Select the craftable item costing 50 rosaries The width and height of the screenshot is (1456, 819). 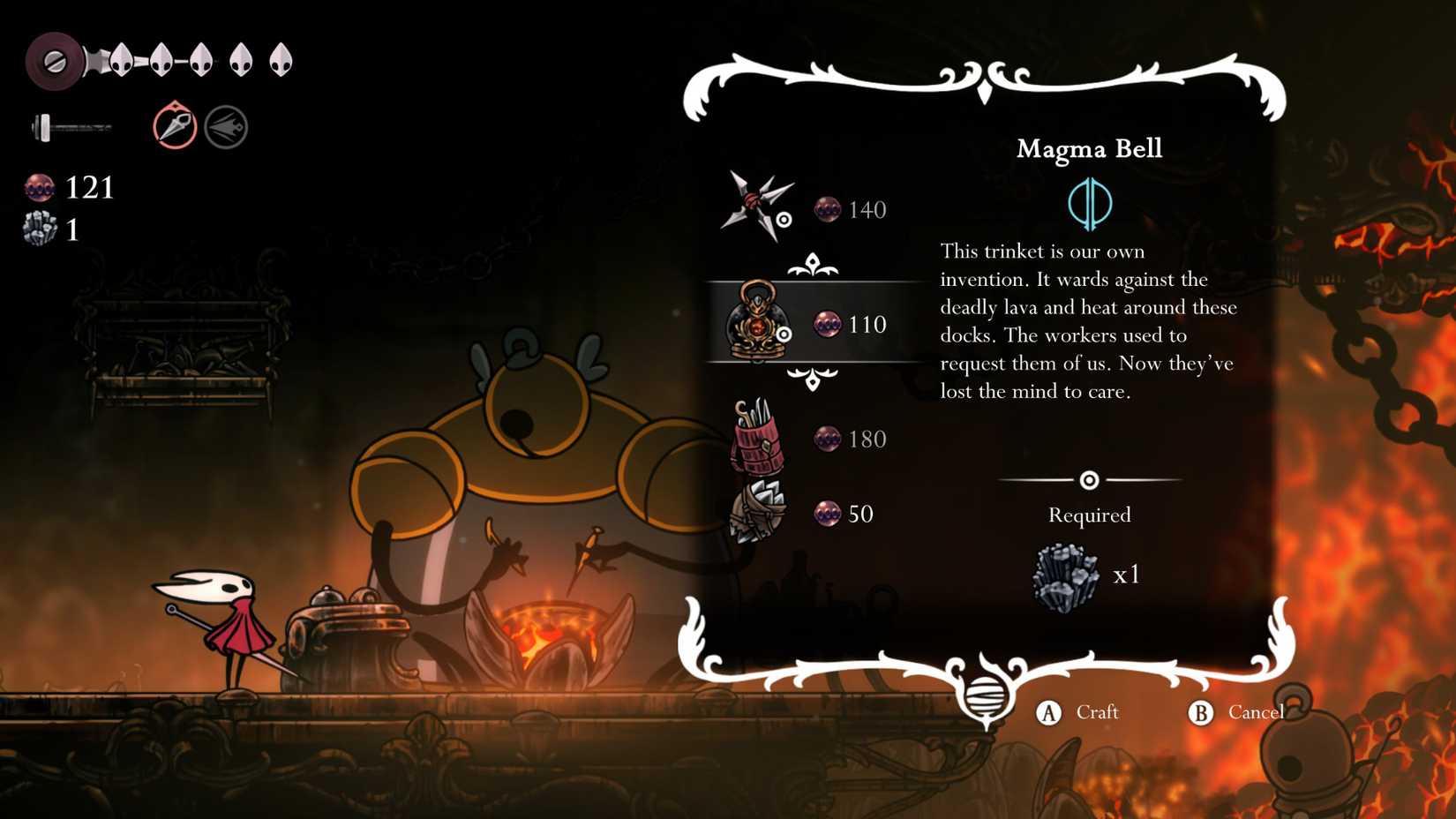[x=761, y=514]
